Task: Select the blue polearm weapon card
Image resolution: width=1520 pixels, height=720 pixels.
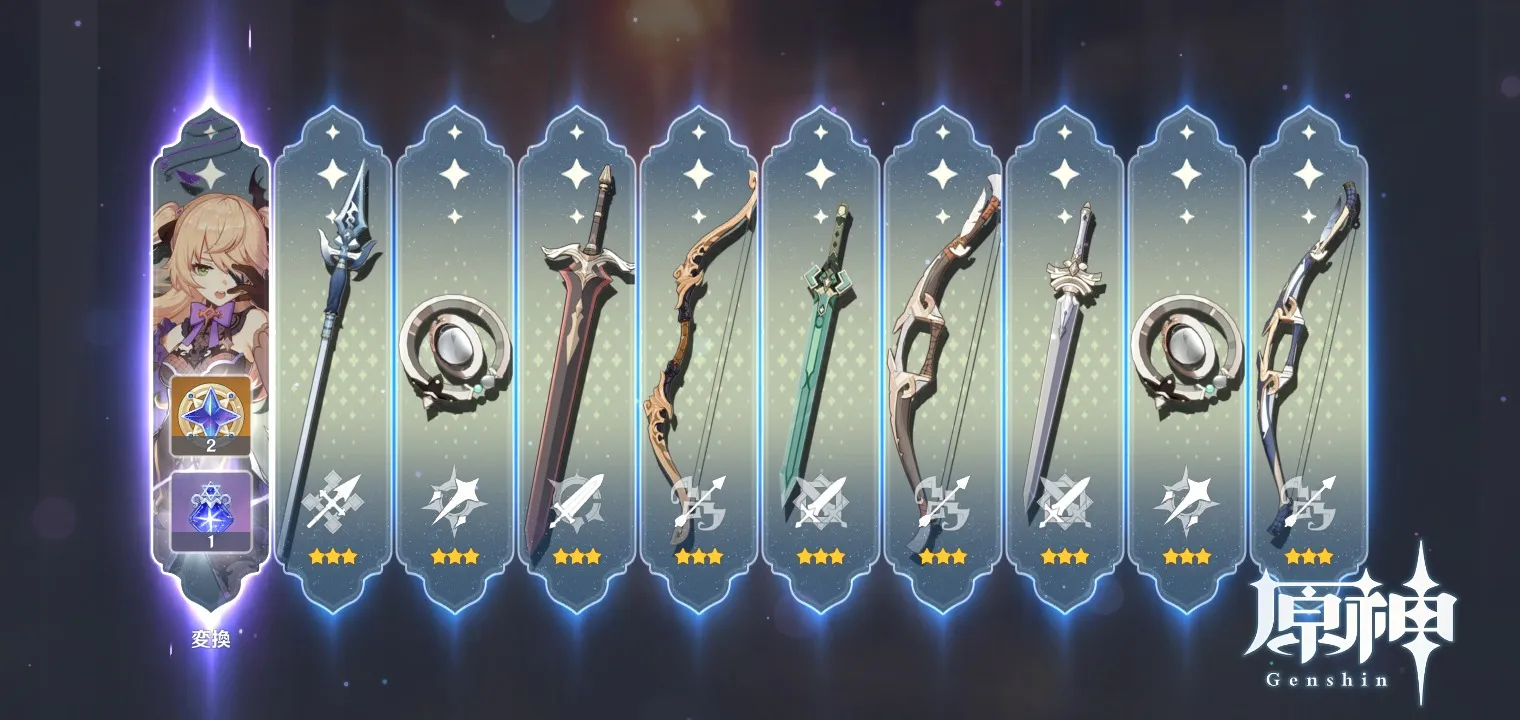Action: click(x=332, y=360)
